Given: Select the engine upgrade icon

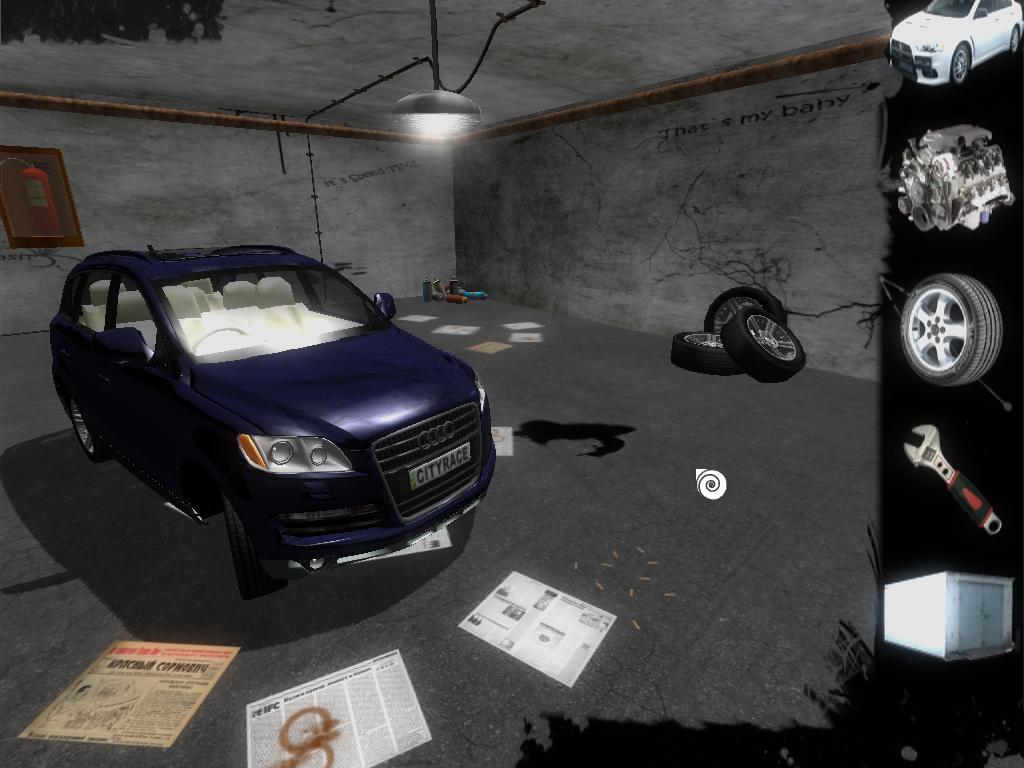Looking at the screenshot, I should coord(943,178).
